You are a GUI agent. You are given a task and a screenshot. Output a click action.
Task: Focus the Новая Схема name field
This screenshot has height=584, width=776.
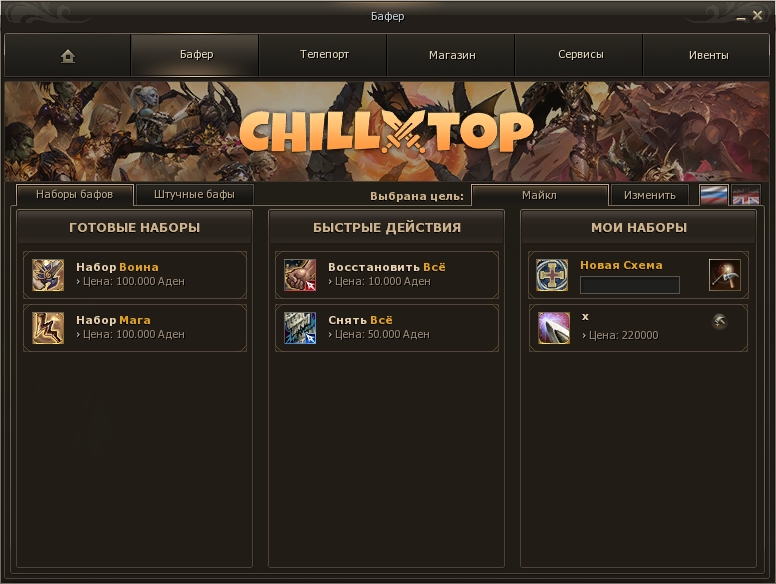pos(630,285)
